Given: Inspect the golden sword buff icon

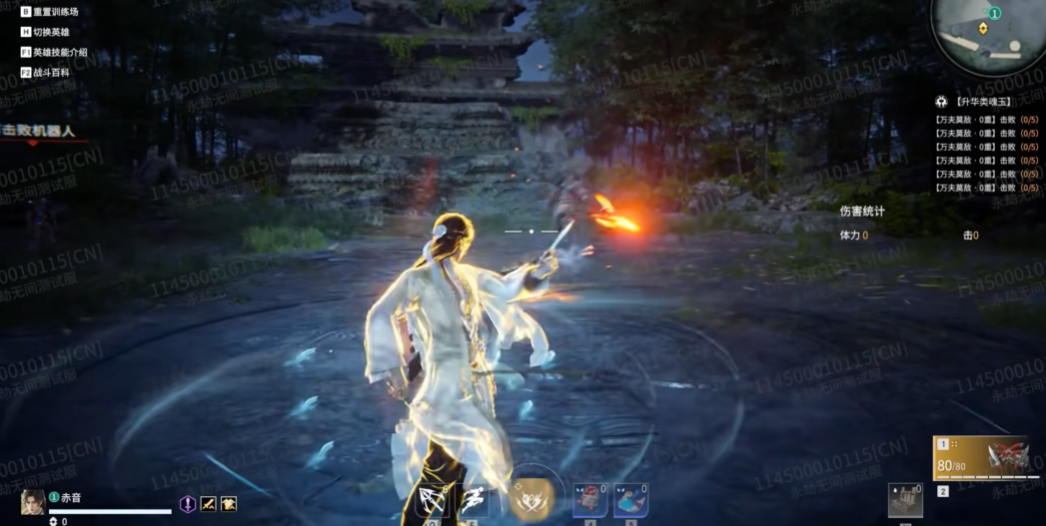Looking at the screenshot, I should pos(208,504).
